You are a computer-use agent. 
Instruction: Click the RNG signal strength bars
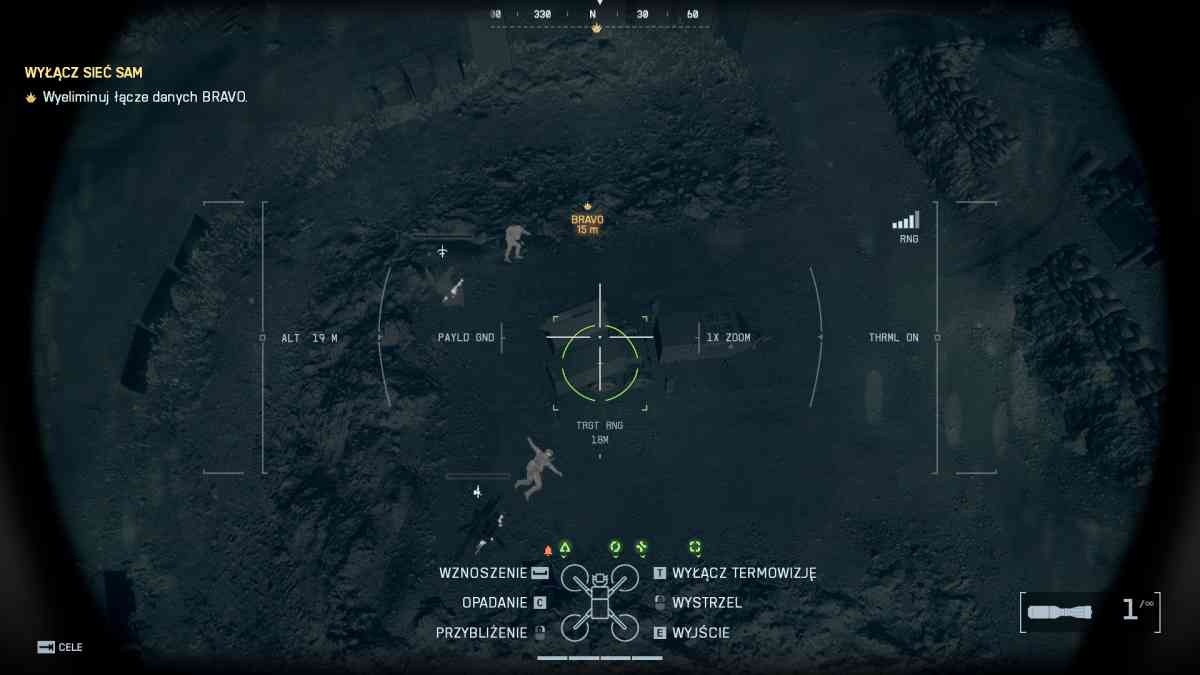pos(906,221)
